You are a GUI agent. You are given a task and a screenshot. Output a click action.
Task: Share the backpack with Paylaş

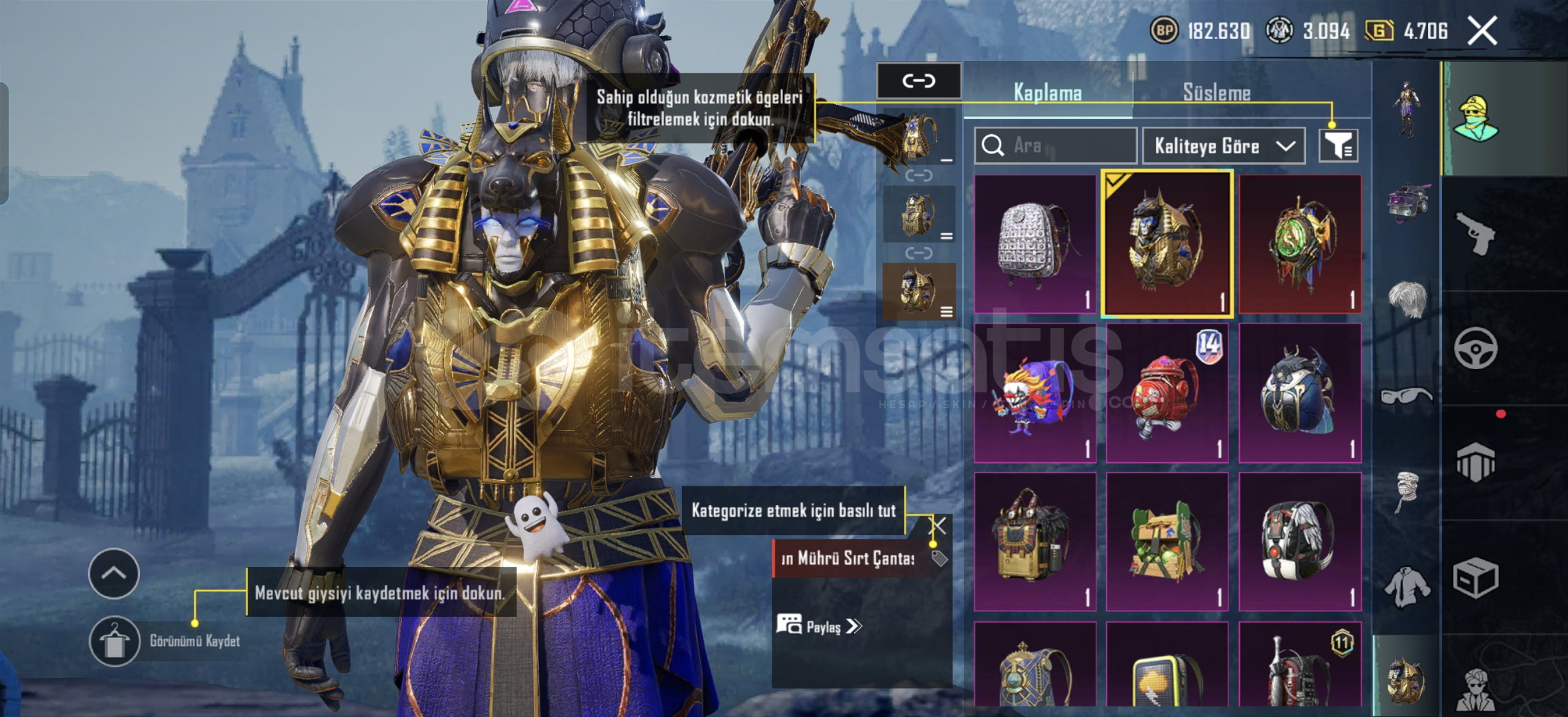tap(820, 626)
